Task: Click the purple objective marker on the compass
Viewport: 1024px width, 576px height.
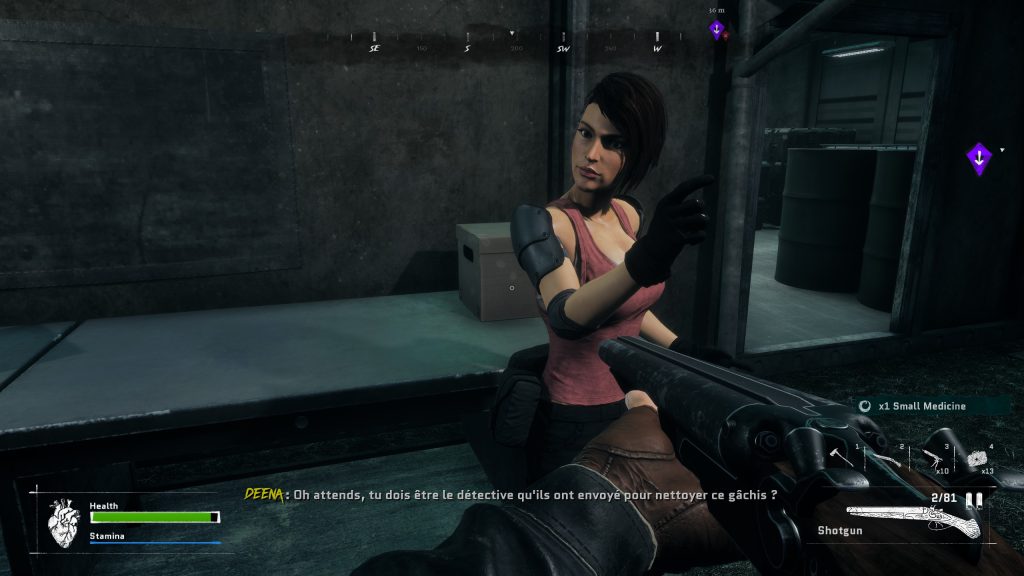Action: click(717, 30)
